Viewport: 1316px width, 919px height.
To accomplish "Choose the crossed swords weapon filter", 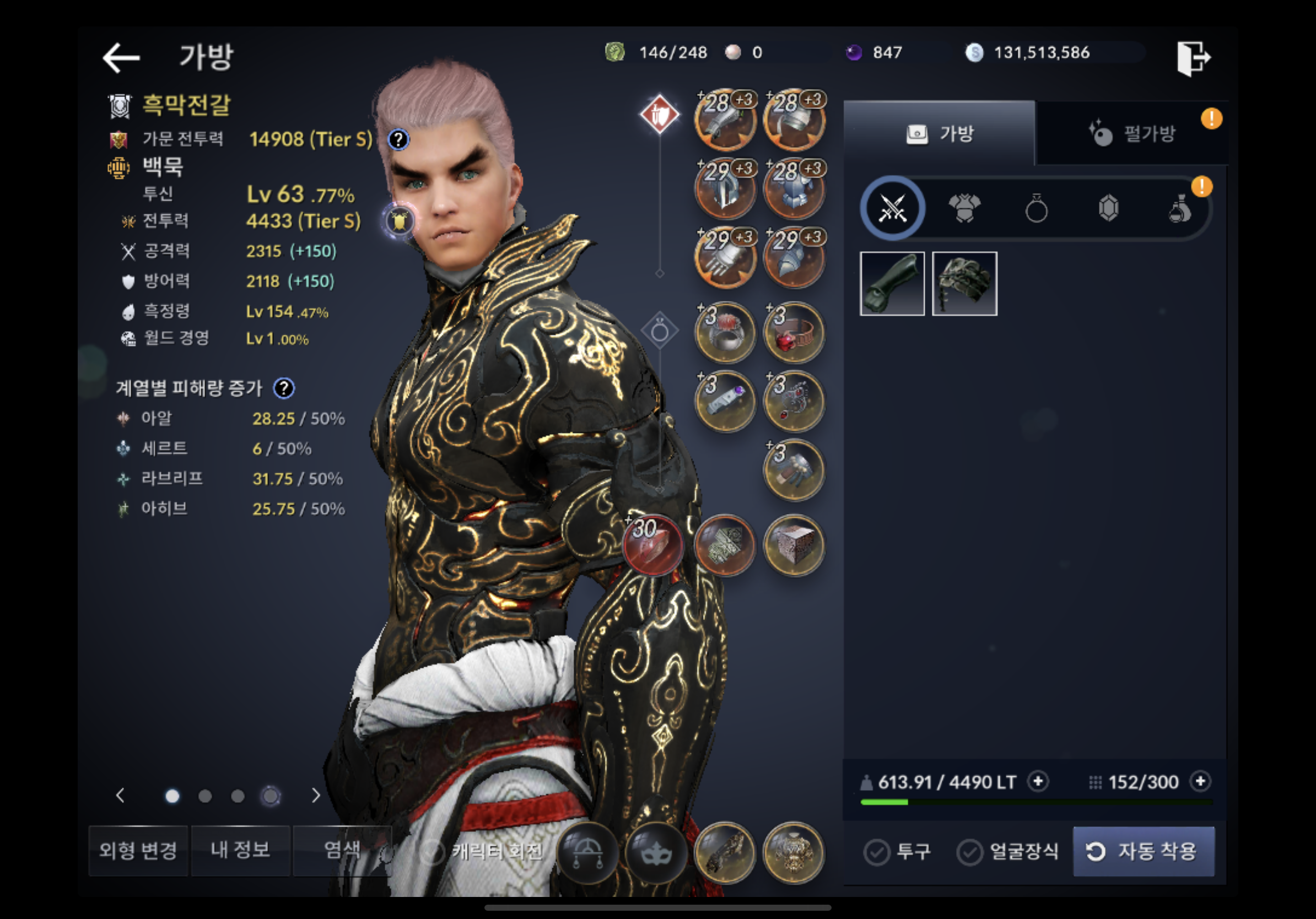I will (x=892, y=209).
